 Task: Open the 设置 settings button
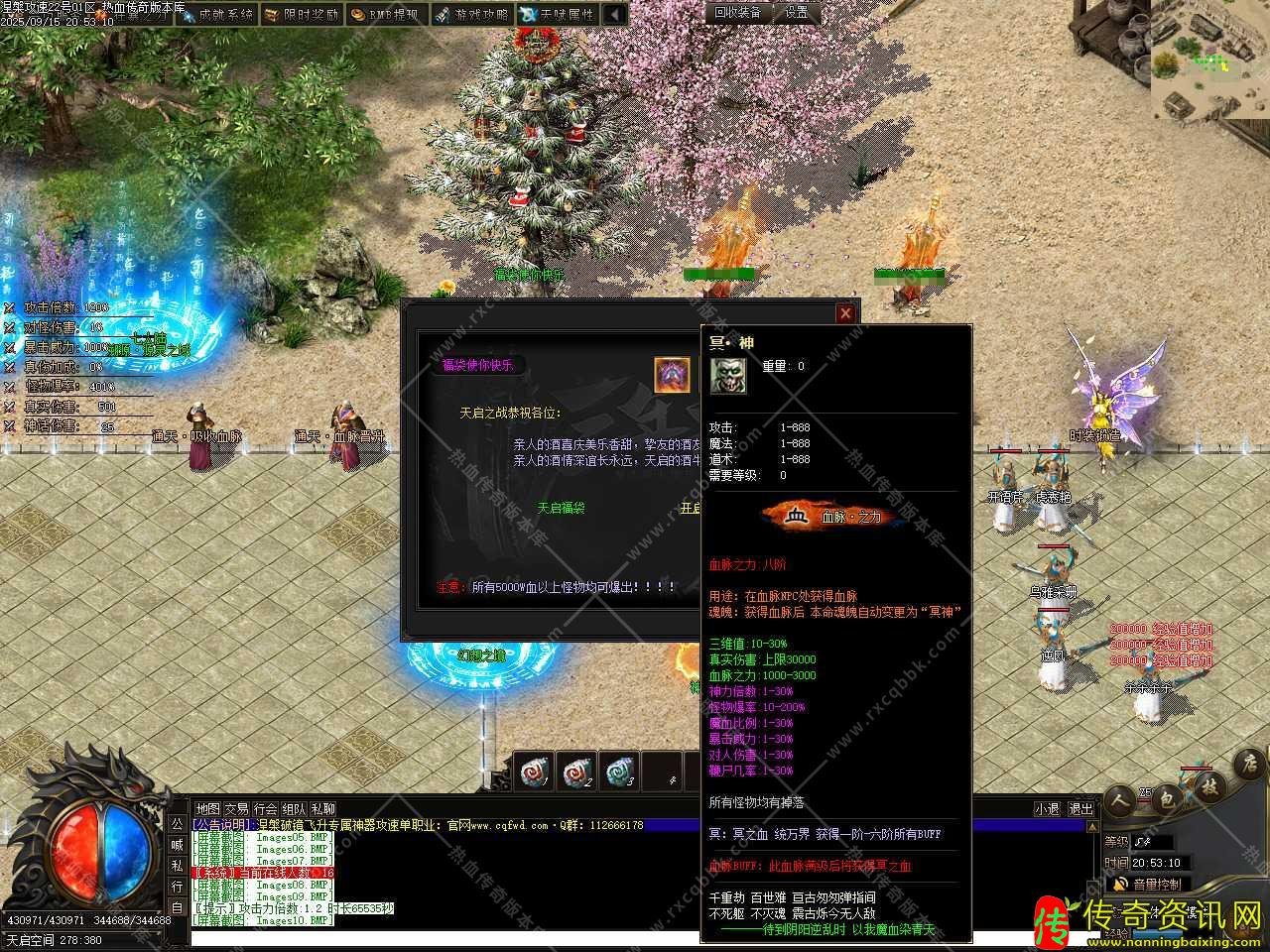[x=797, y=12]
